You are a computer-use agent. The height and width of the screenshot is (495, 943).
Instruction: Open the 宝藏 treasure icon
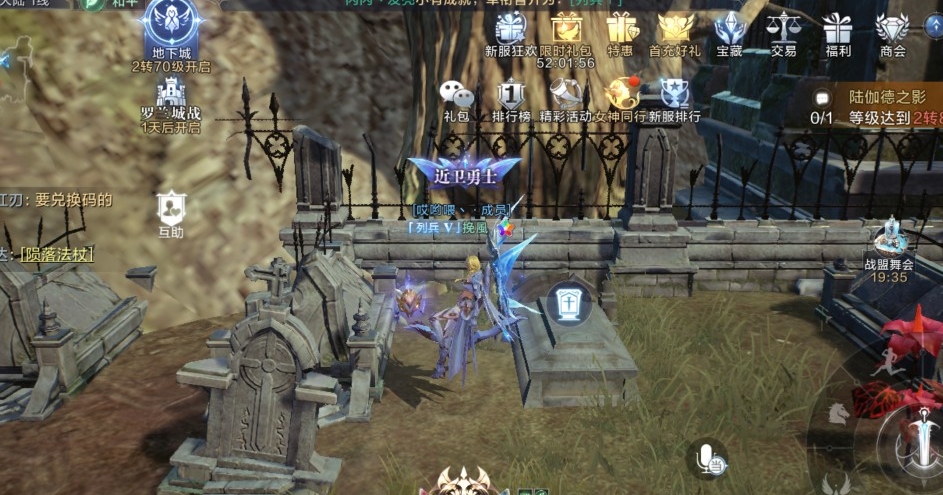(x=729, y=28)
